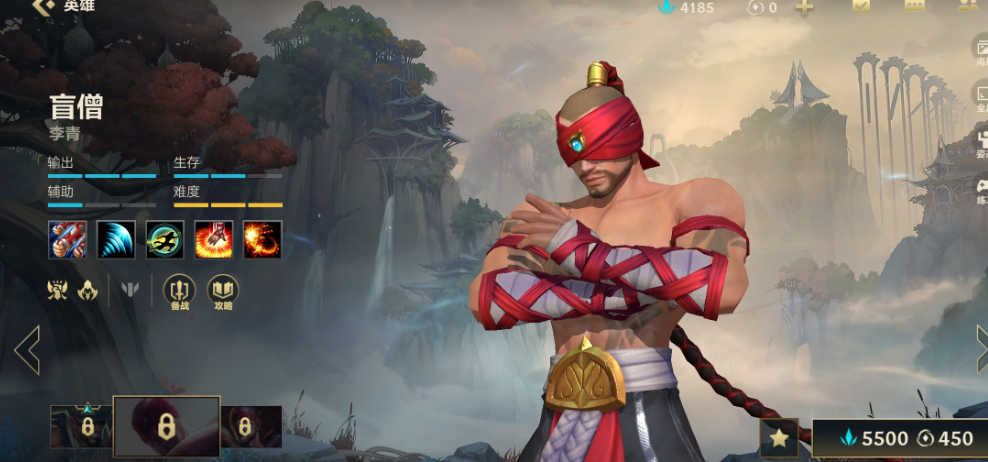The width and height of the screenshot is (988, 462).
Task: Select the passive fists ability icon
Action: [x=67, y=240]
